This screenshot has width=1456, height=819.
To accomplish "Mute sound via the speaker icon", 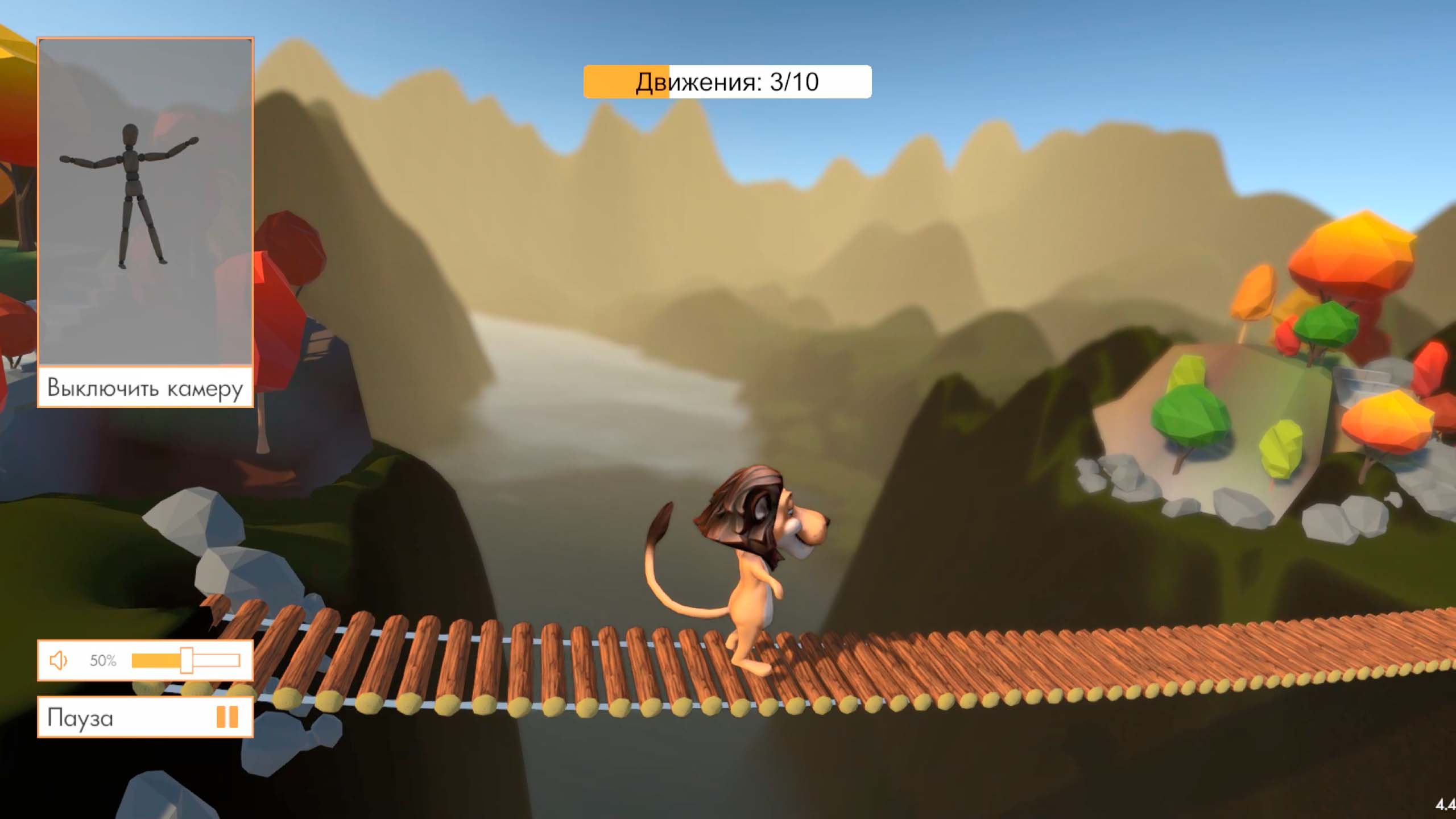I will coord(59,660).
